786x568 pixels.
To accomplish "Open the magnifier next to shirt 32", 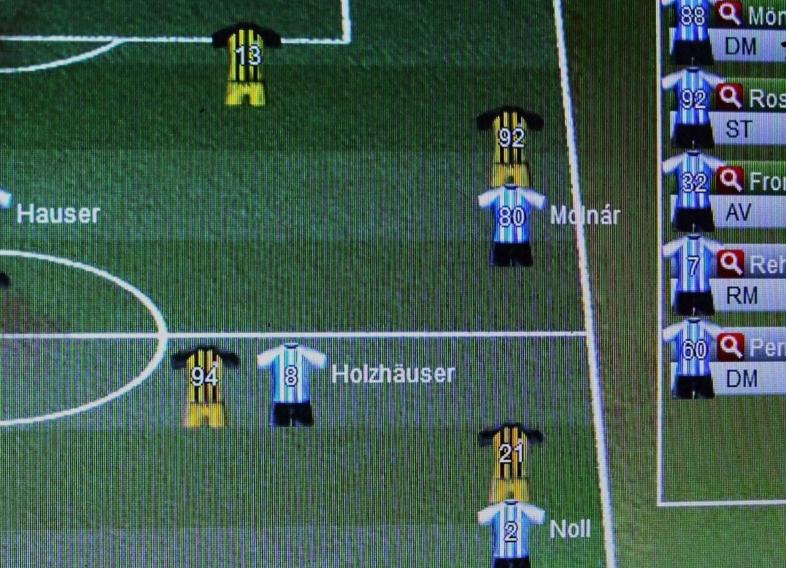I will (x=730, y=180).
